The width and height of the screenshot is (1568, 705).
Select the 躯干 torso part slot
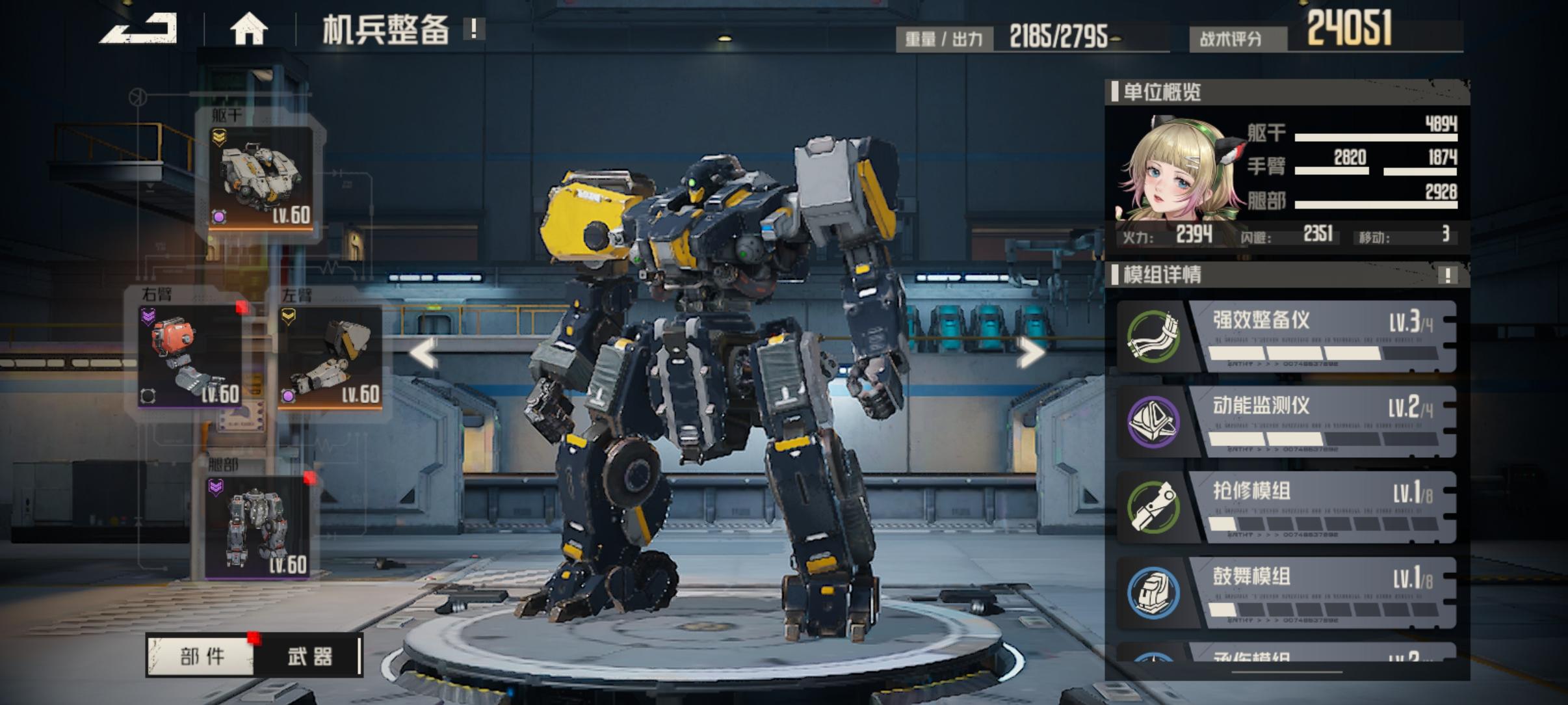(x=261, y=178)
